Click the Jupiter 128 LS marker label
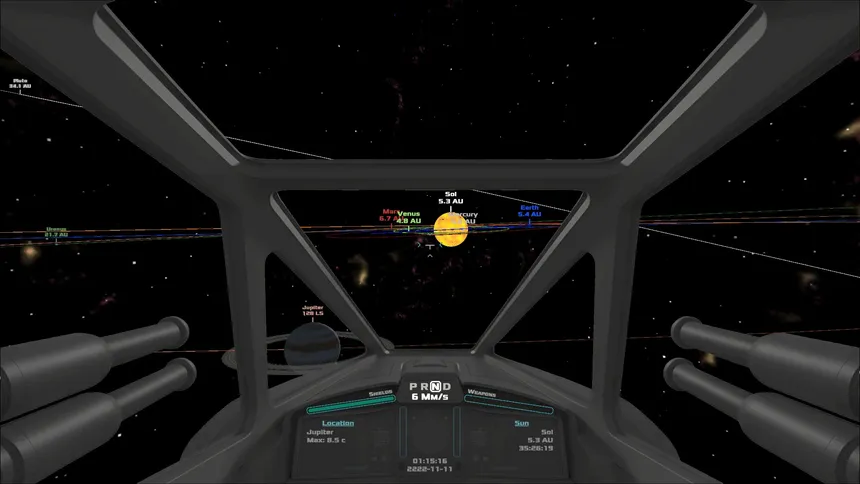The height and width of the screenshot is (484, 860). [313, 310]
